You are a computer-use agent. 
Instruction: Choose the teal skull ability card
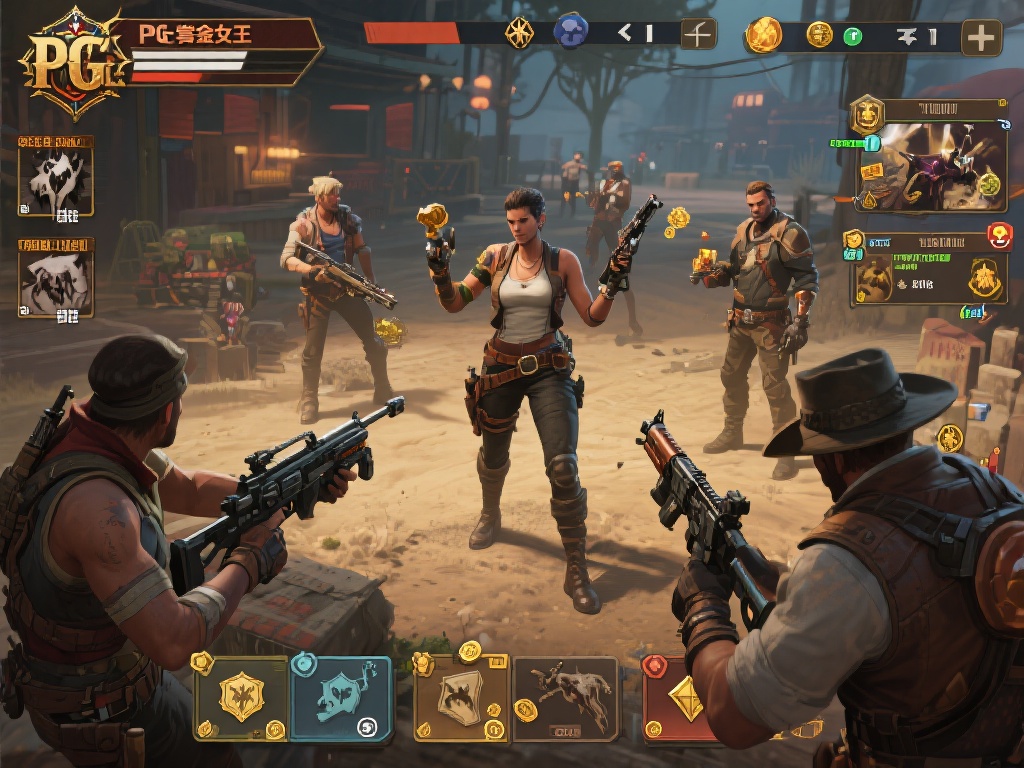(340, 698)
